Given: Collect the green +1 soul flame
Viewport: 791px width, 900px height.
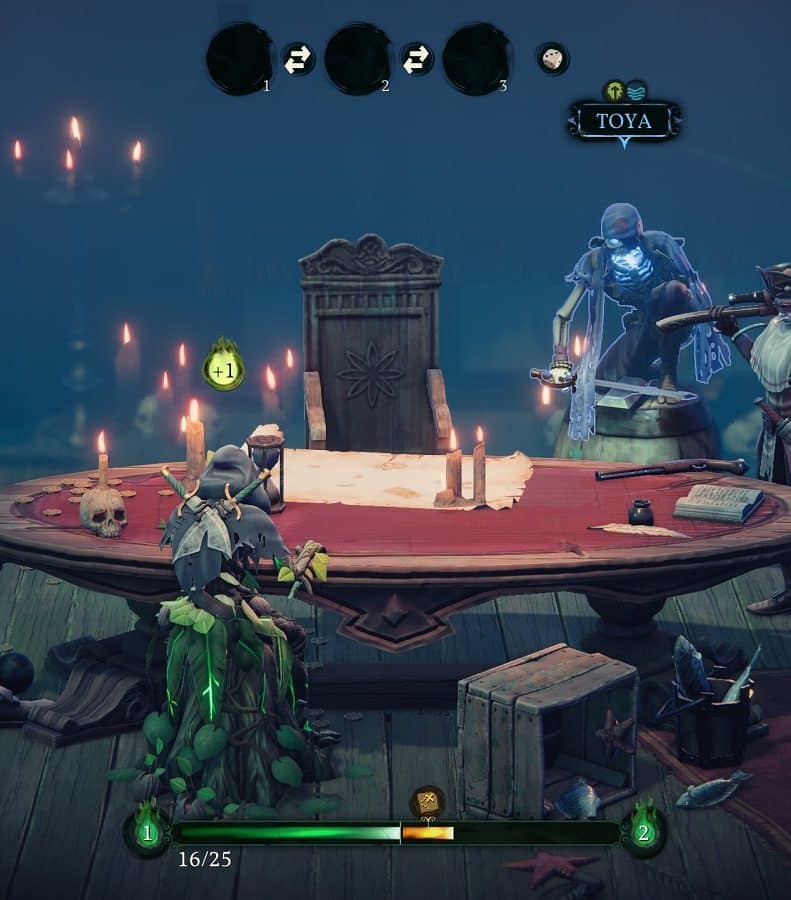Looking at the screenshot, I should coord(224,366).
